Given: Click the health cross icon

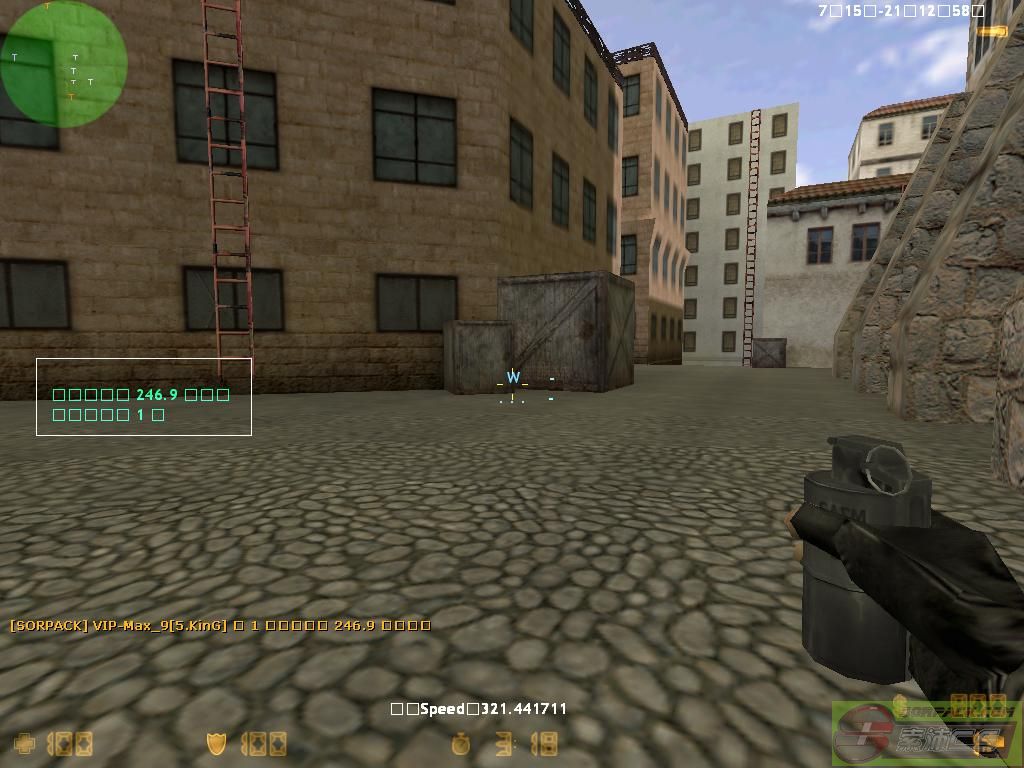Looking at the screenshot, I should (24, 744).
